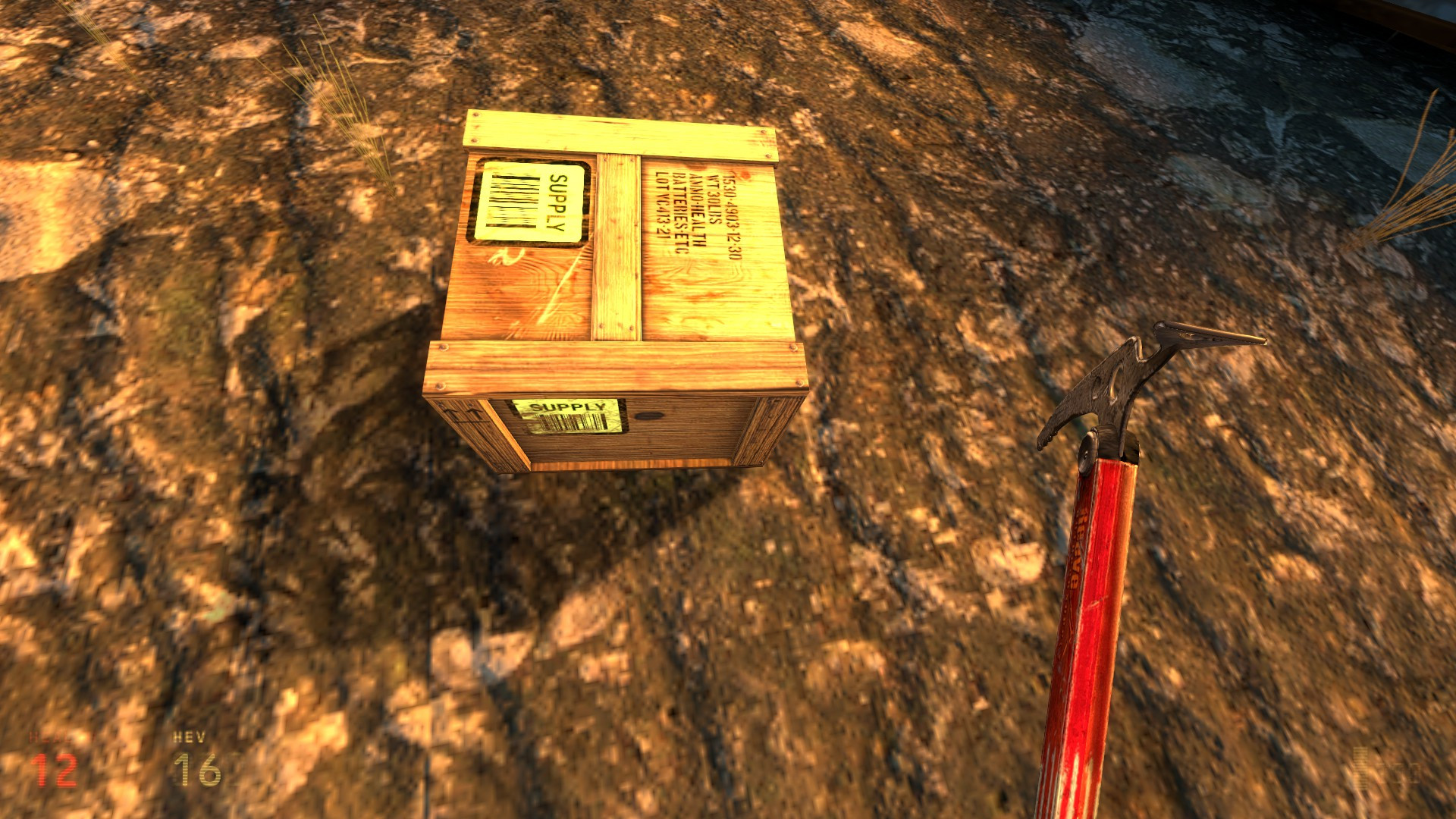This screenshot has width=1456, height=819.
Task: Expand the stenciled text 1530-4903-12-30 on the crate
Action: 731,216
